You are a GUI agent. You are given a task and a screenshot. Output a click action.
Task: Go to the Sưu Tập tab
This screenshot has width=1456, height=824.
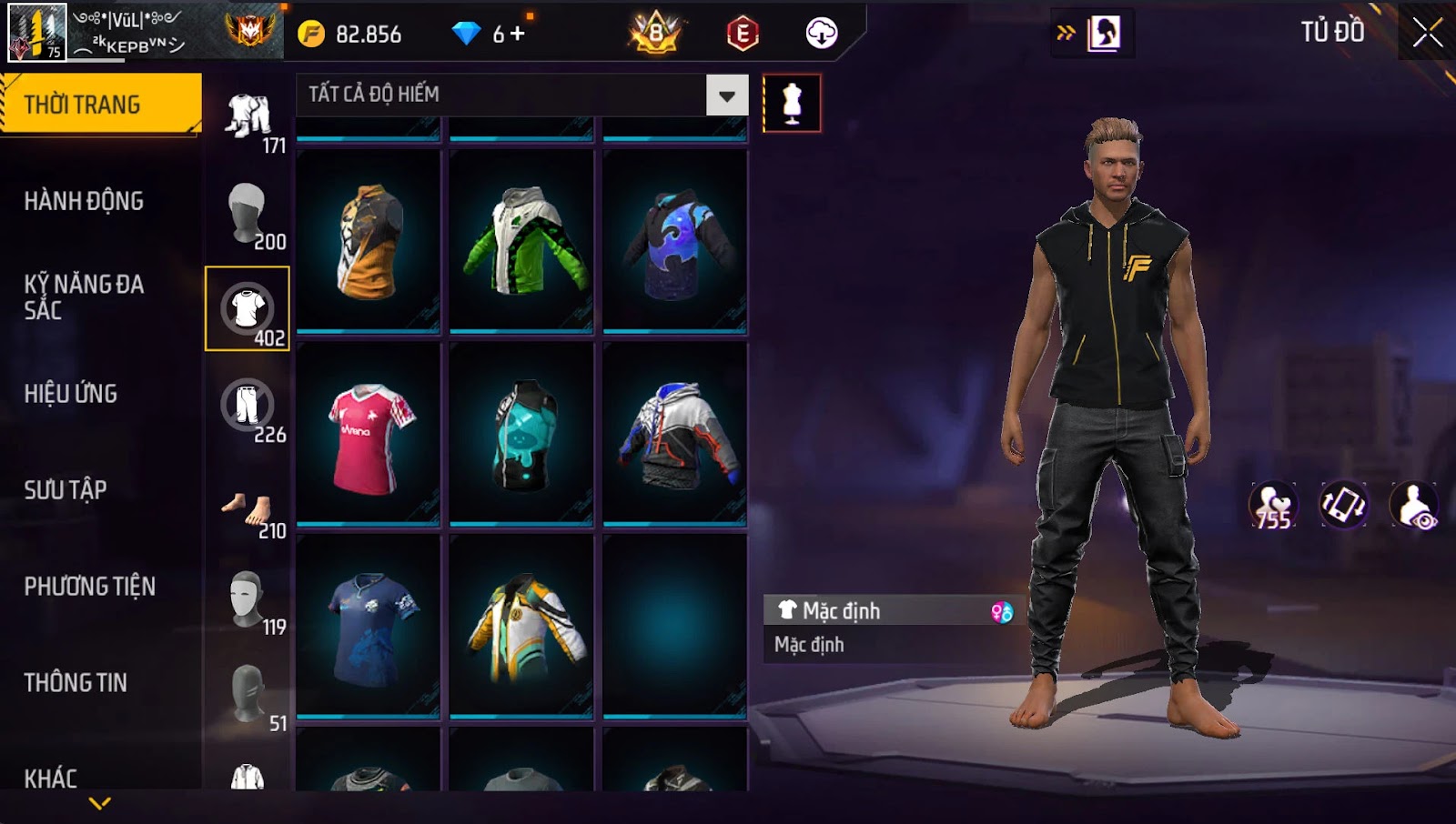coord(66,490)
